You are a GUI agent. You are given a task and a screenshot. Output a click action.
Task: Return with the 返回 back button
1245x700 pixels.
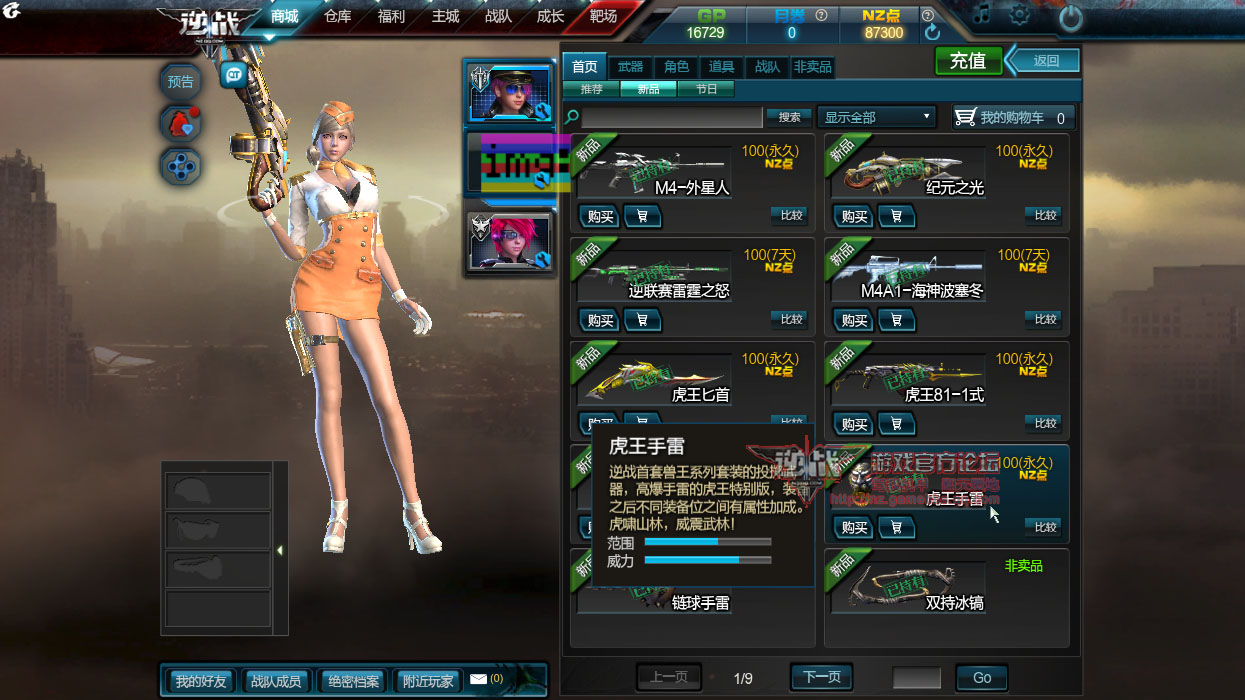point(1046,61)
